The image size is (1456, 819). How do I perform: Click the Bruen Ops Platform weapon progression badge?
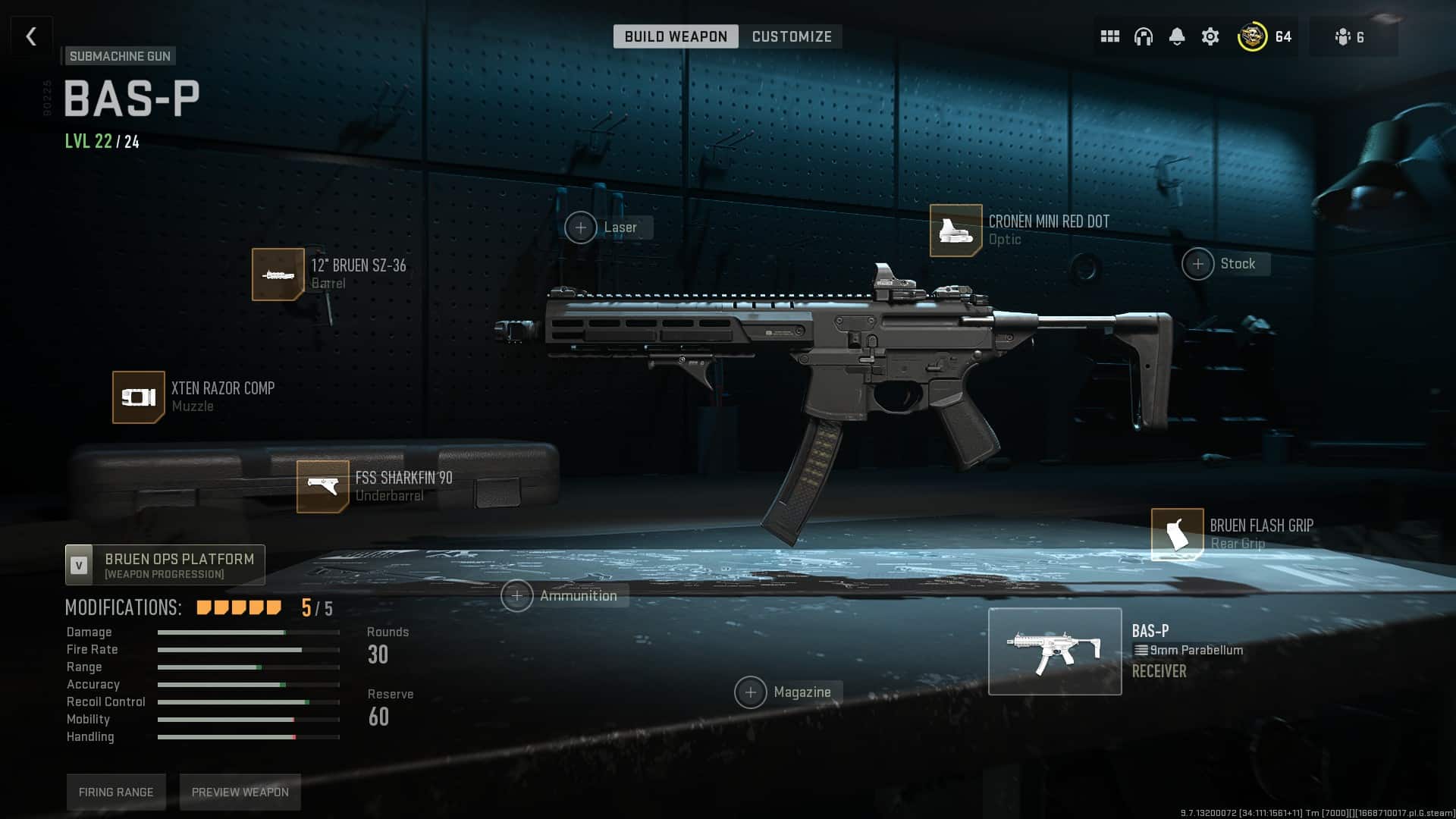(x=164, y=564)
